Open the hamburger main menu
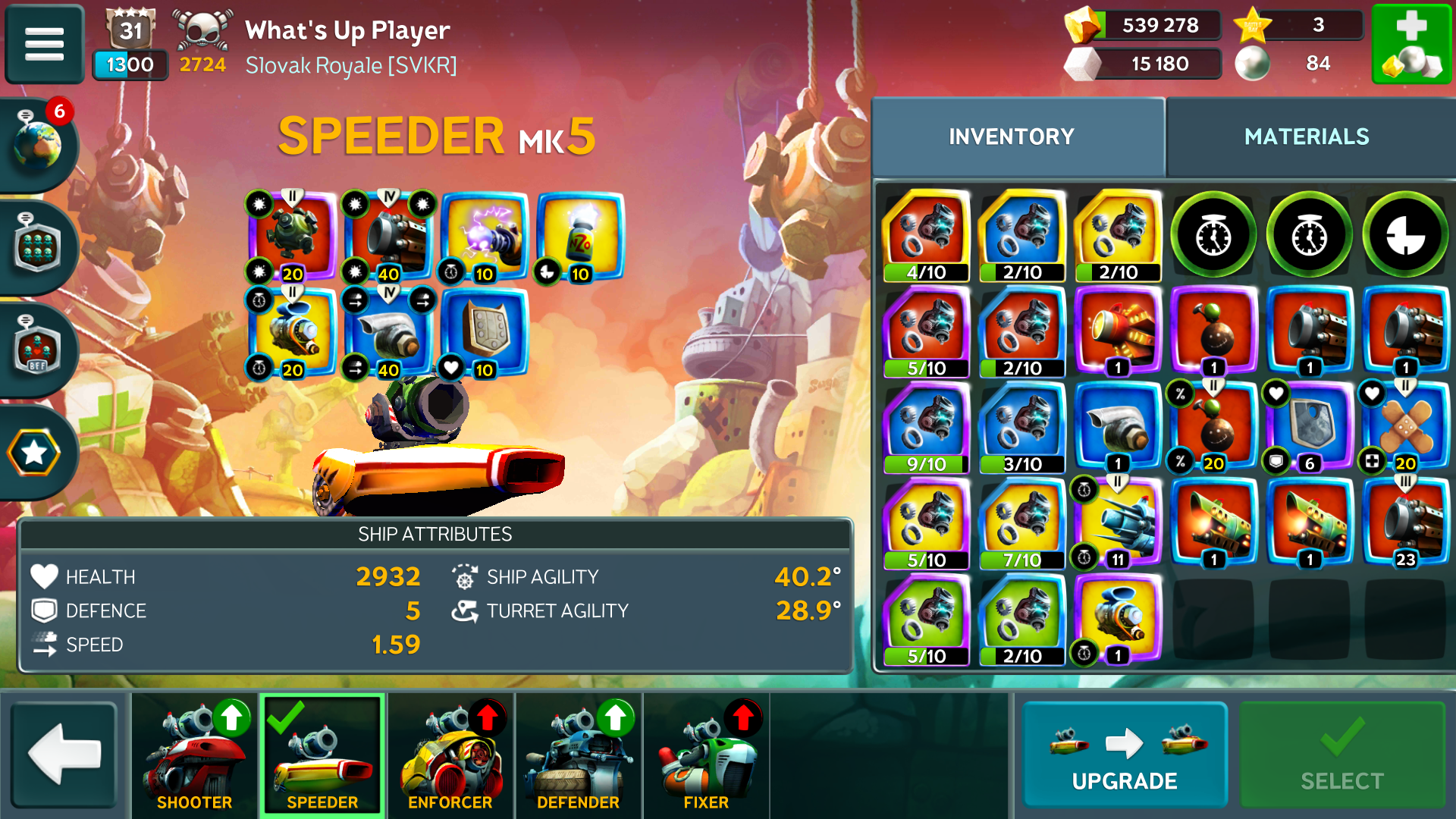Viewport: 1456px width, 819px height. coord(44,43)
